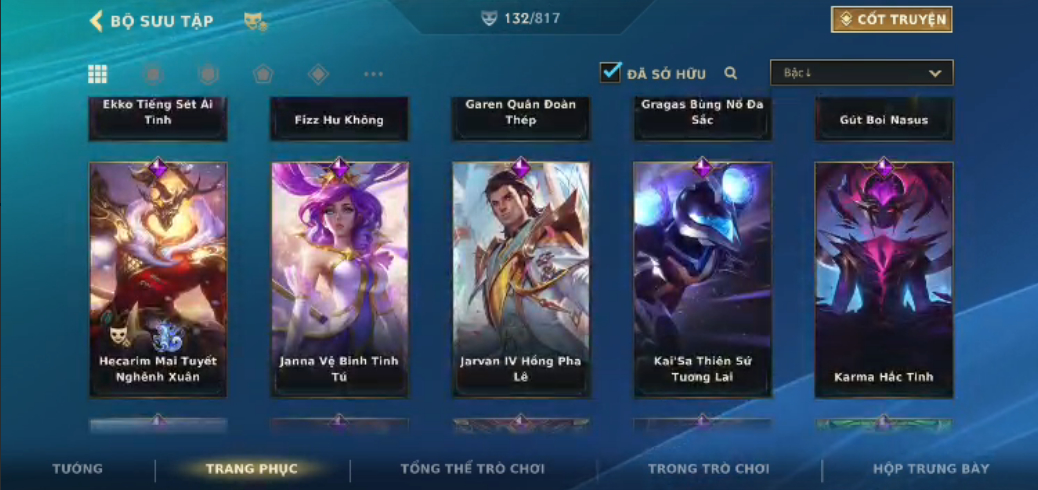
Task: Expand the Bậc sort dropdown
Action: tap(861, 73)
